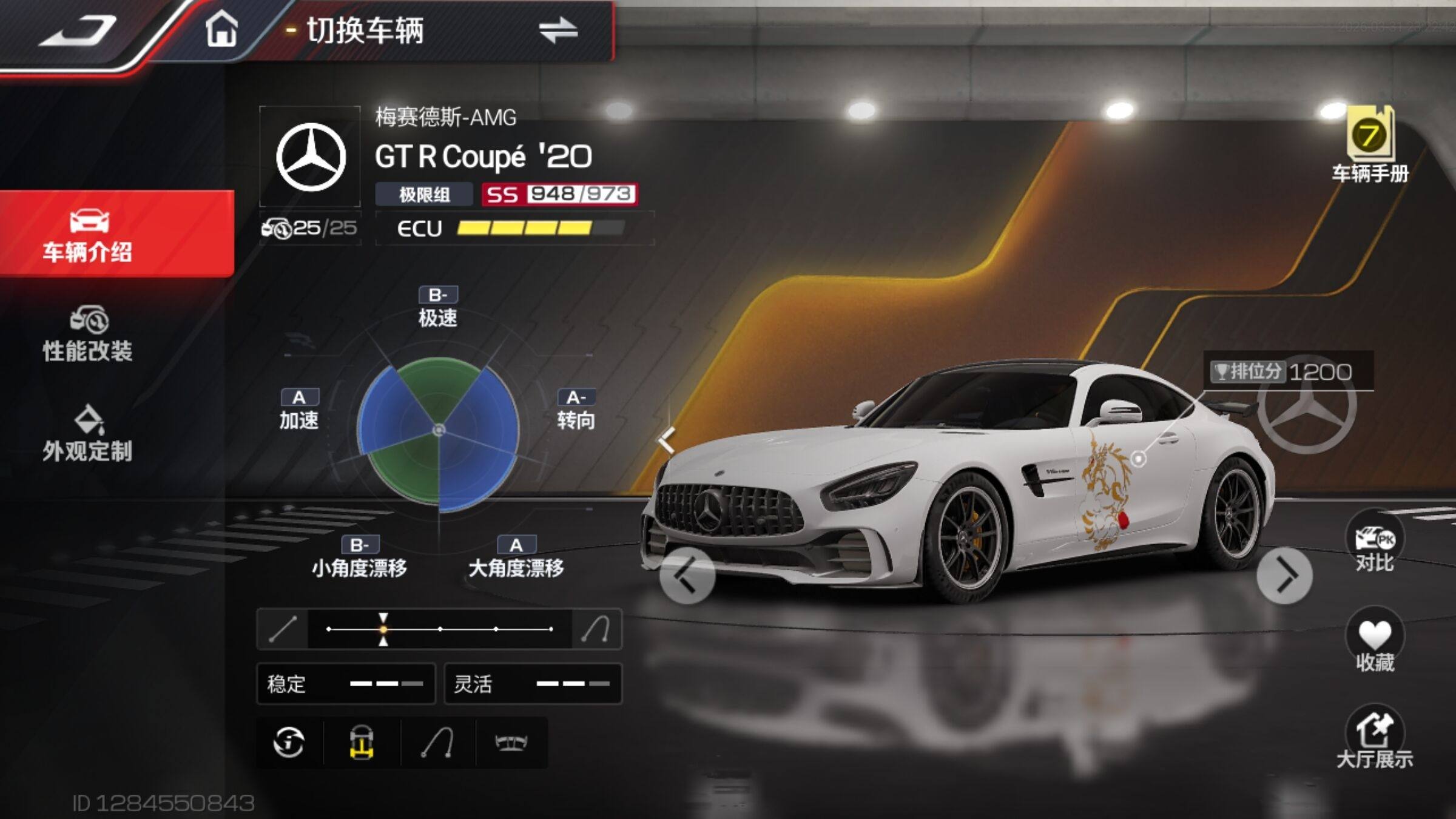Show the next car with right arrow
The height and width of the screenshot is (819, 1456).
pos(1284,576)
